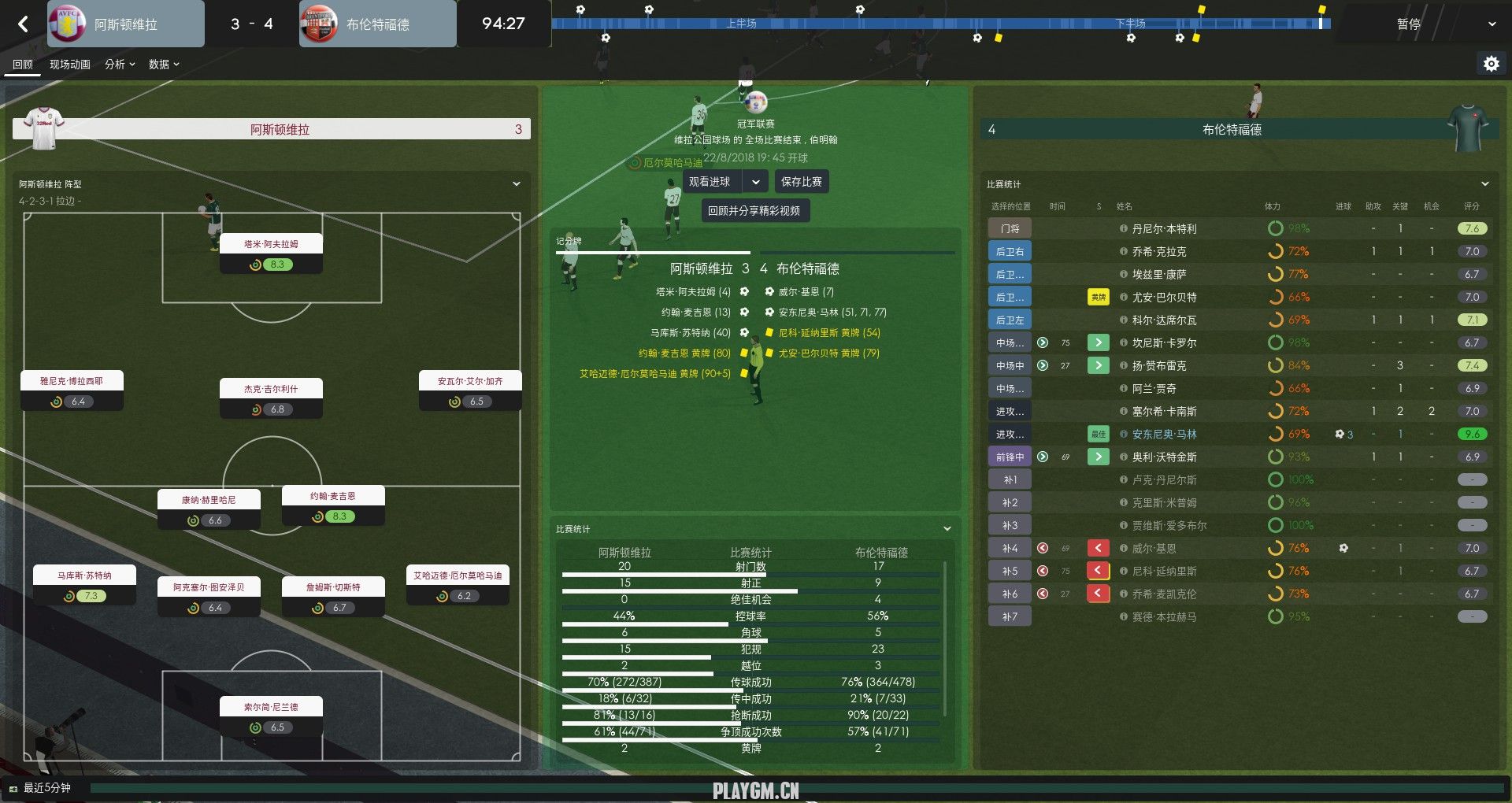The image size is (1512, 803).
Task: Open 丹尼尔·本特利 goalkeeper row
Action: (x=1164, y=229)
